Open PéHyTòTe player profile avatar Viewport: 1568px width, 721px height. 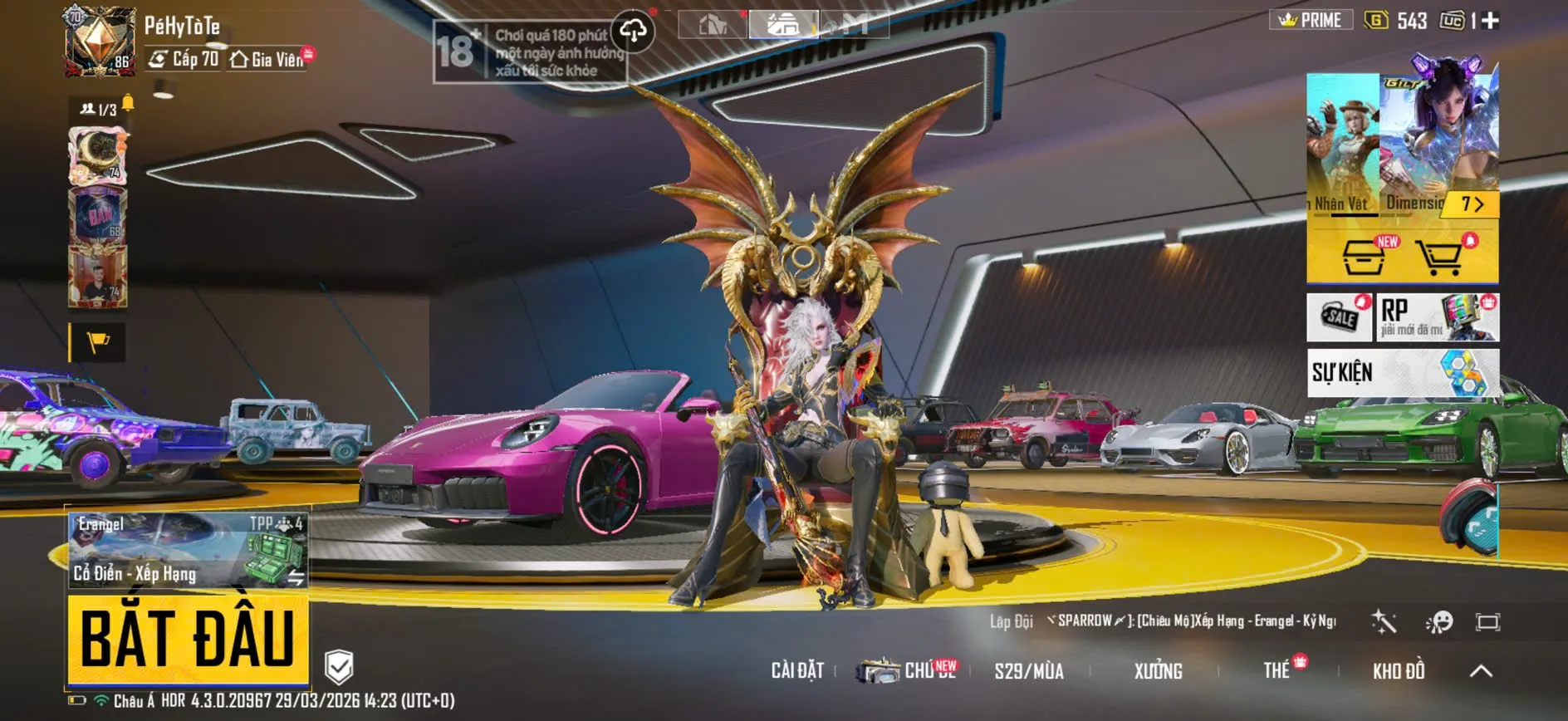pos(100,42)
